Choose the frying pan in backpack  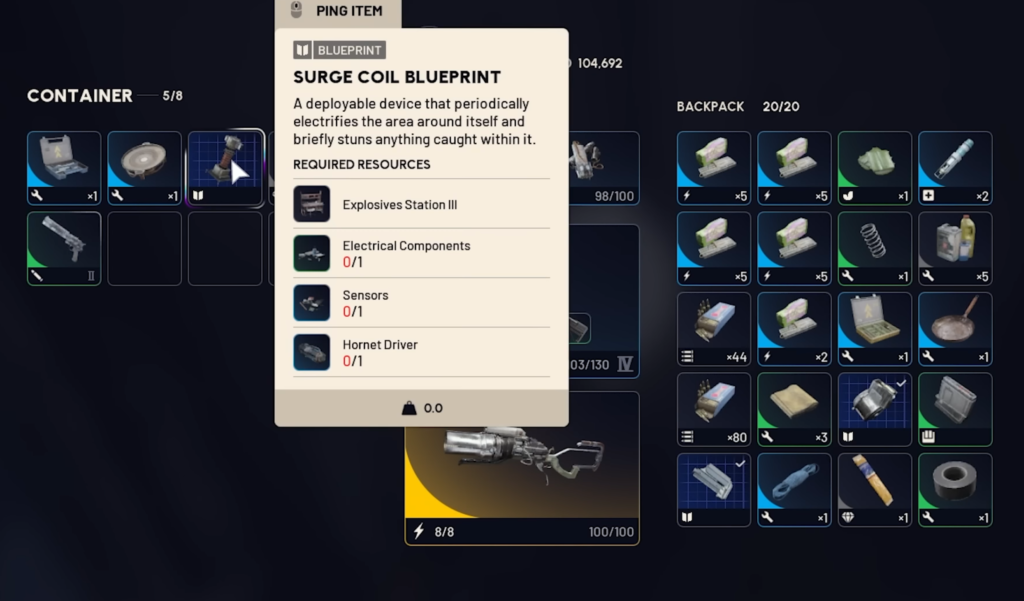click(955, 329)
